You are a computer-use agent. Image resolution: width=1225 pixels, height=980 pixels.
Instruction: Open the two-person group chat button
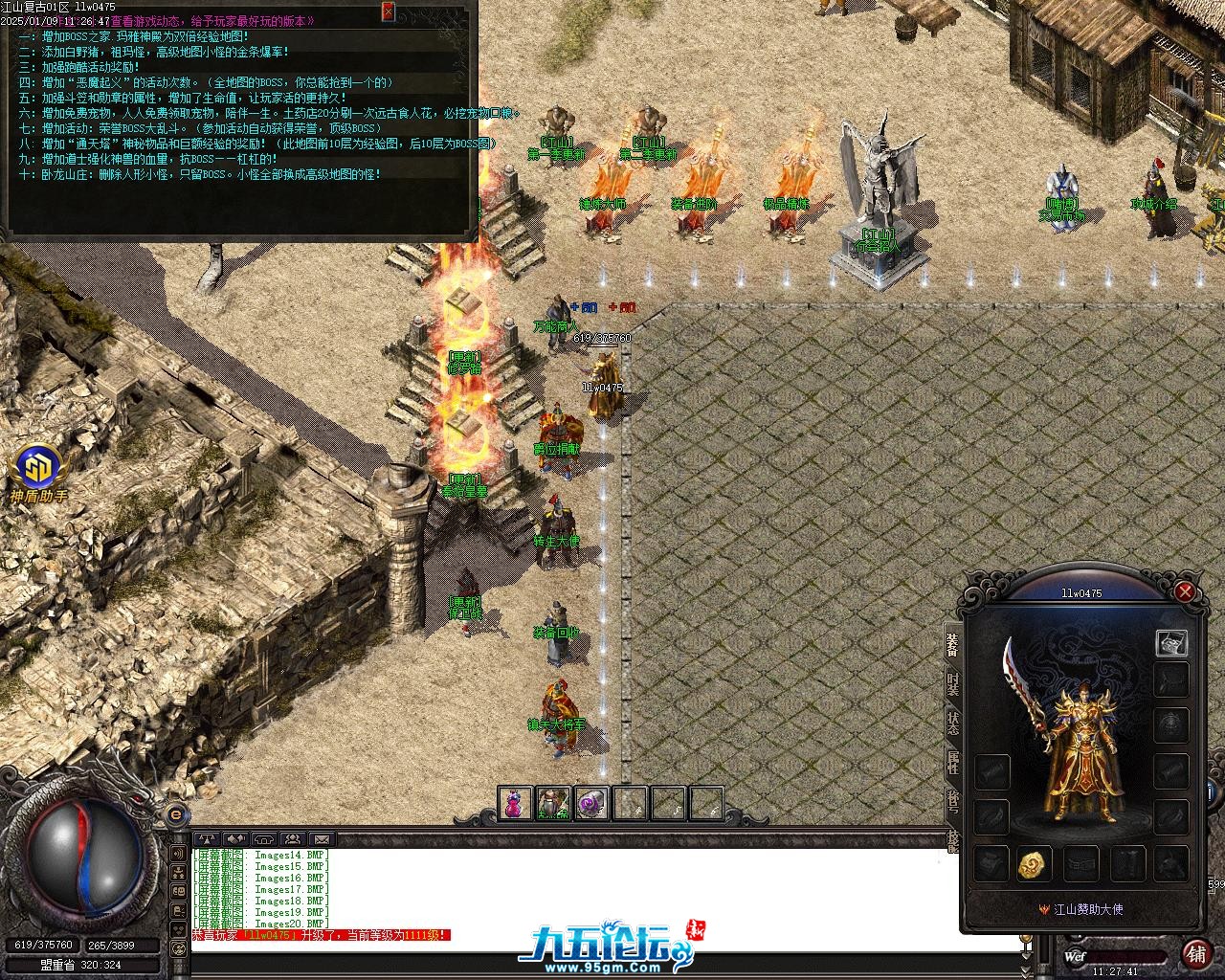(x=293, y=839)
